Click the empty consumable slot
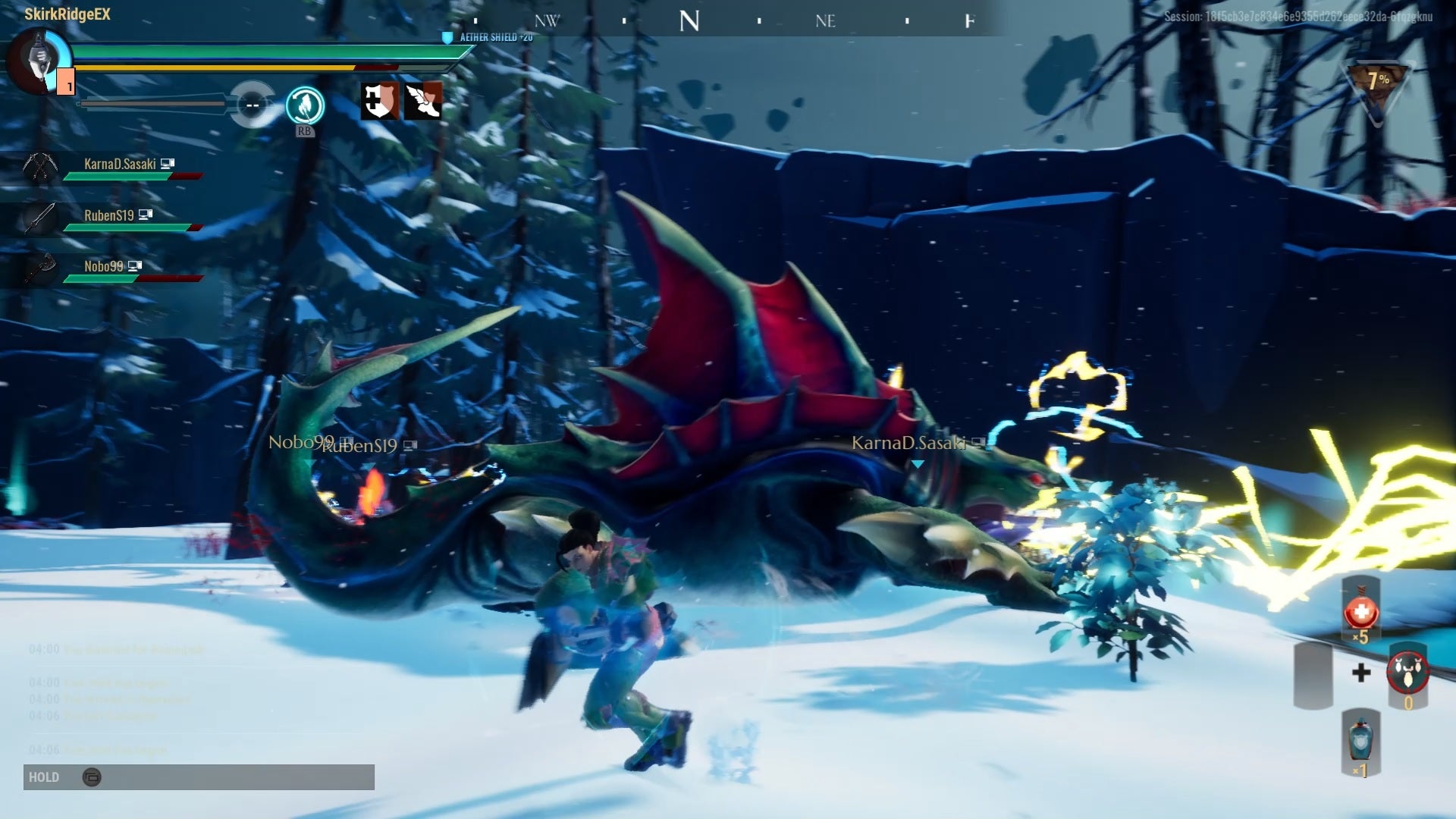This screenshot has width=1456, height=819. point(1312,676)
